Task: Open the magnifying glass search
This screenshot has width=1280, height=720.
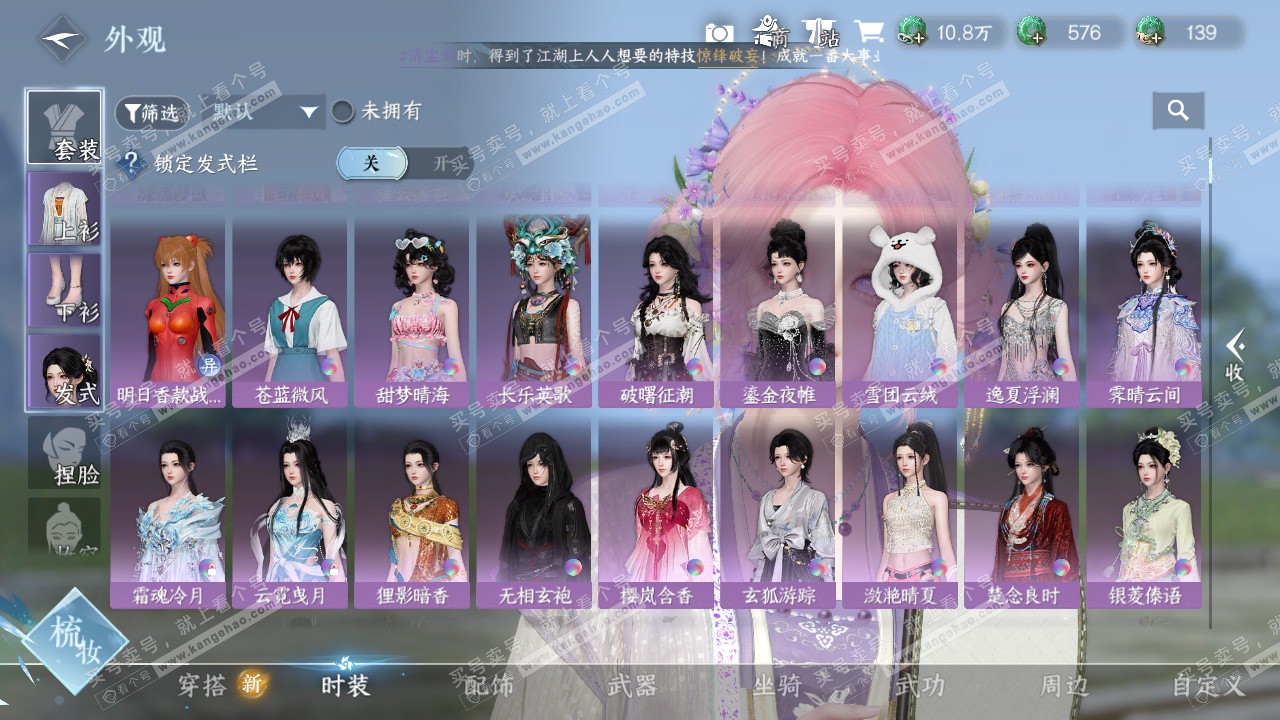Action: point(1178,110)
